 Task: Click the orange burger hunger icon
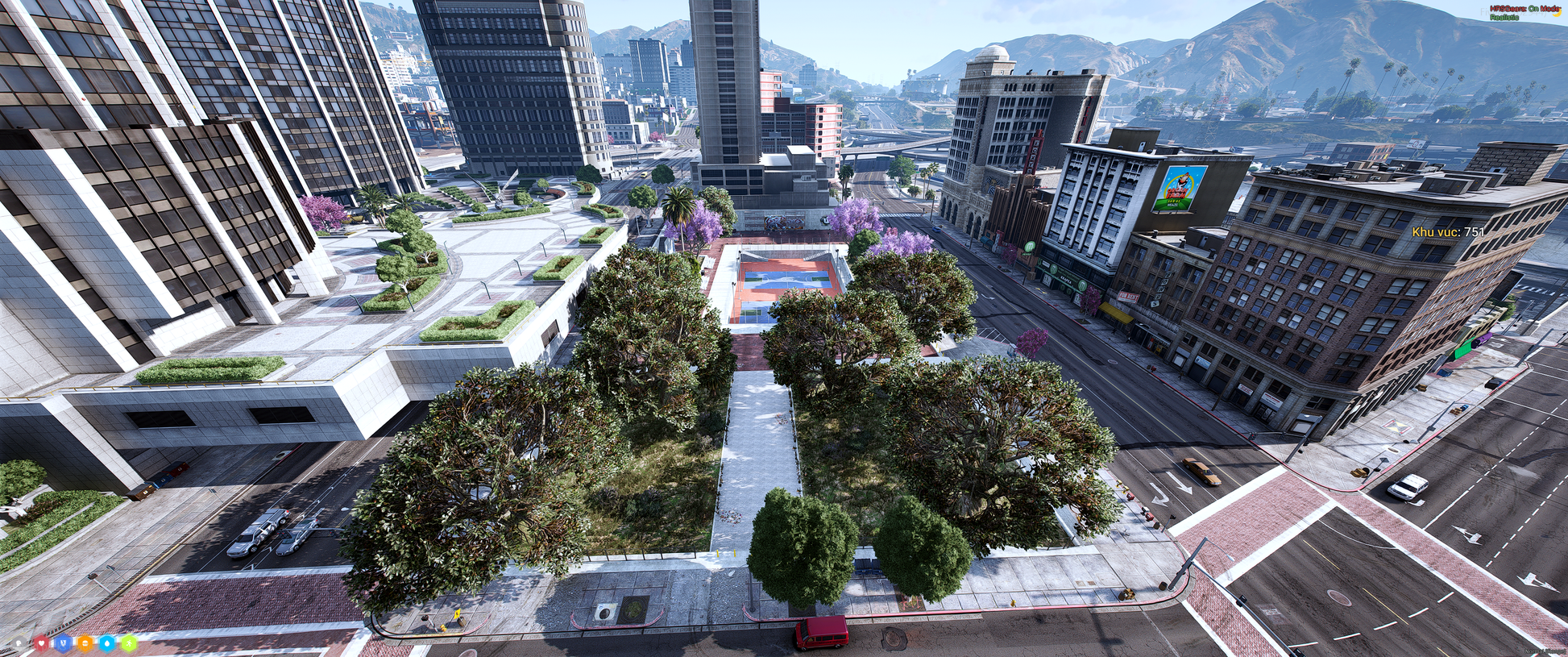click(x=85, y=643)
